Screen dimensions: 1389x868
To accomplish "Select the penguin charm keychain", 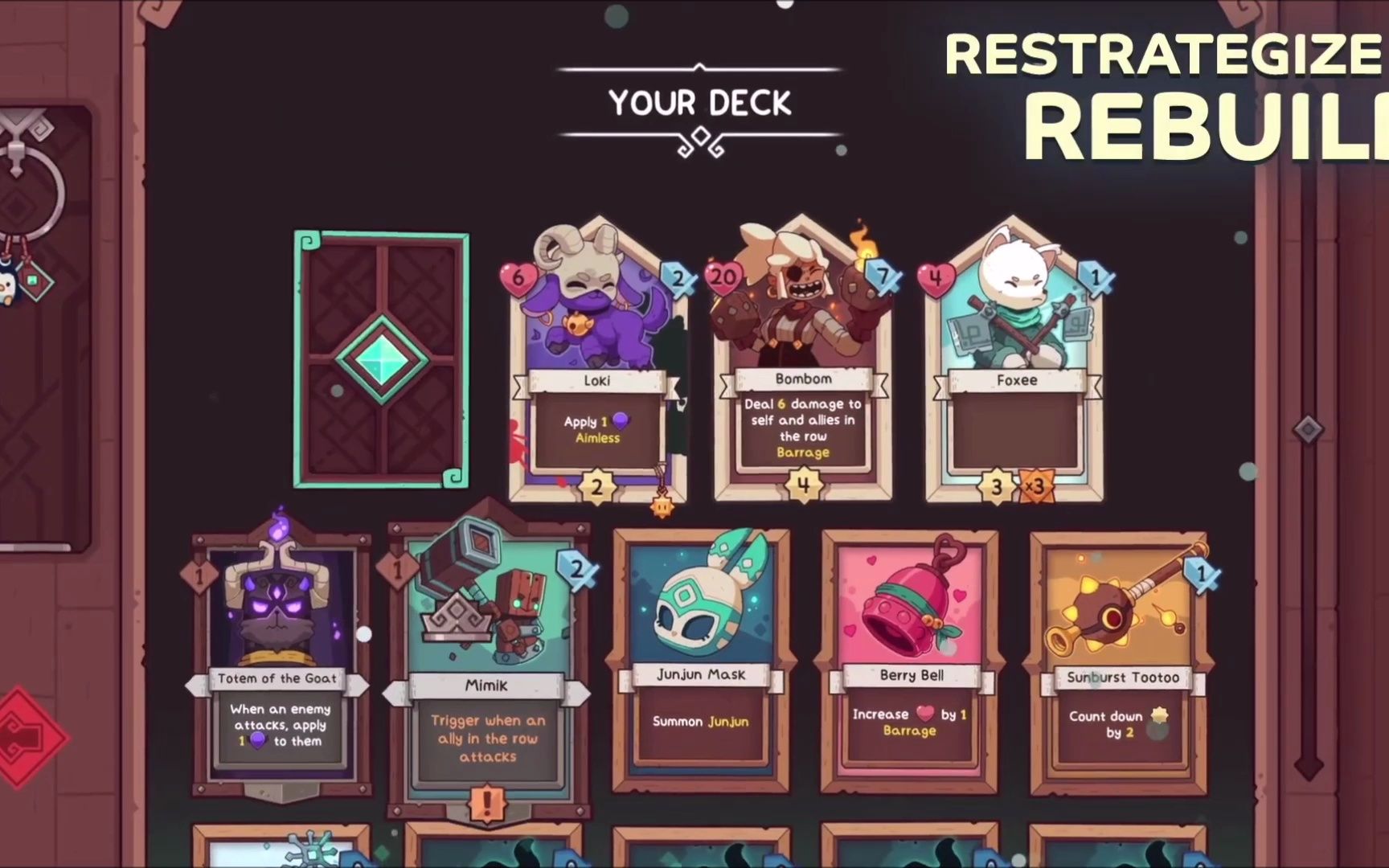I will pos(6,281).
